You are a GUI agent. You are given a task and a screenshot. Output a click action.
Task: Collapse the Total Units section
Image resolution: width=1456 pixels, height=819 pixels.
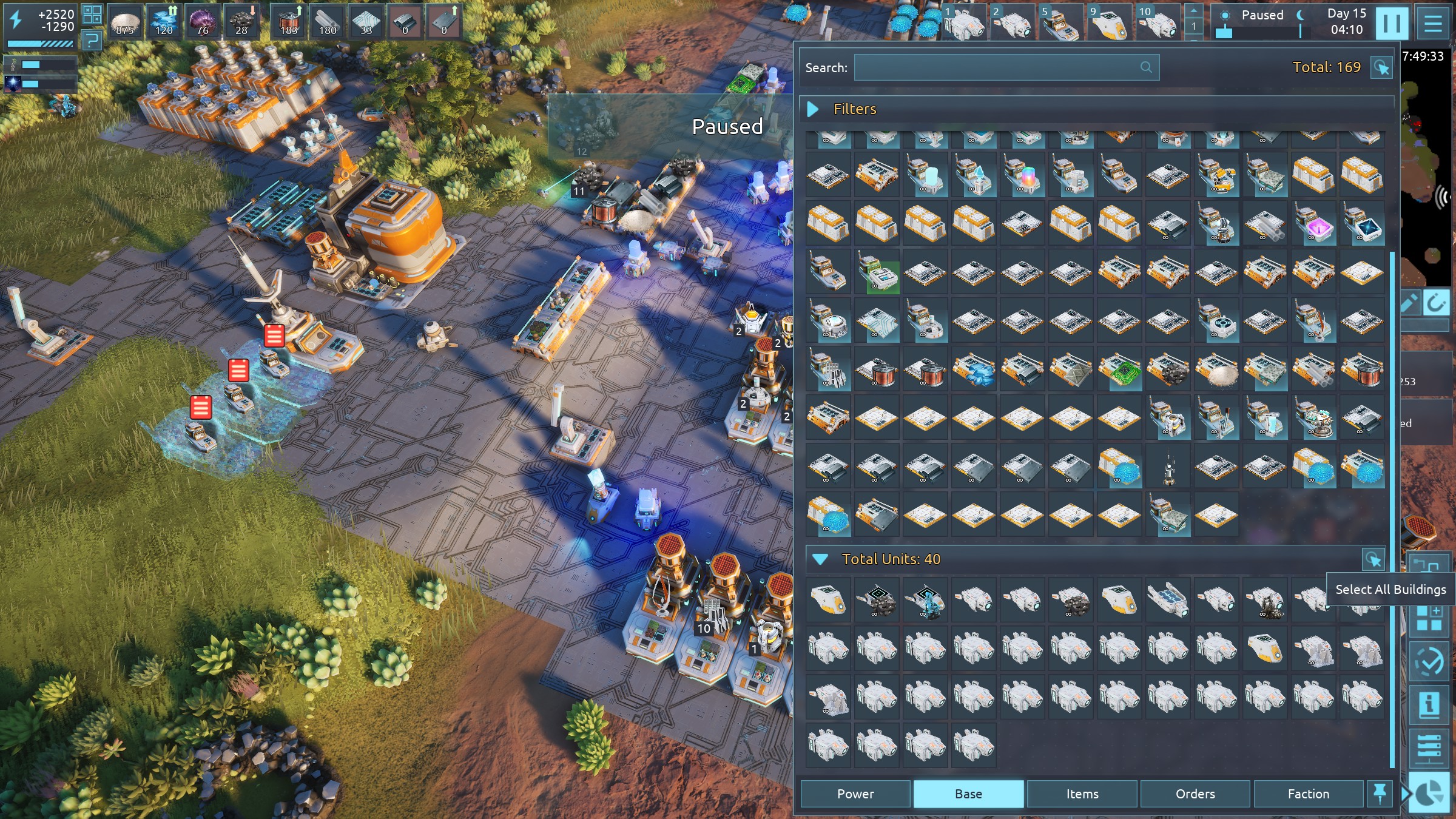820,559
